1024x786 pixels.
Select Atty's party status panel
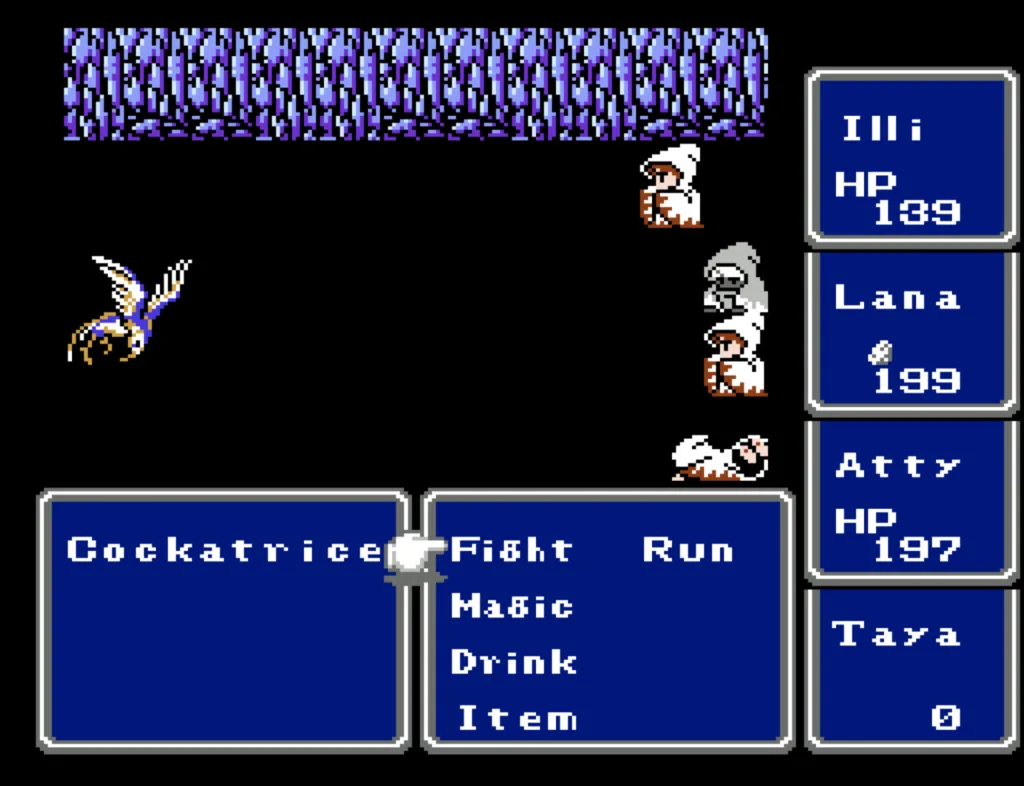(x=910, y=500)
